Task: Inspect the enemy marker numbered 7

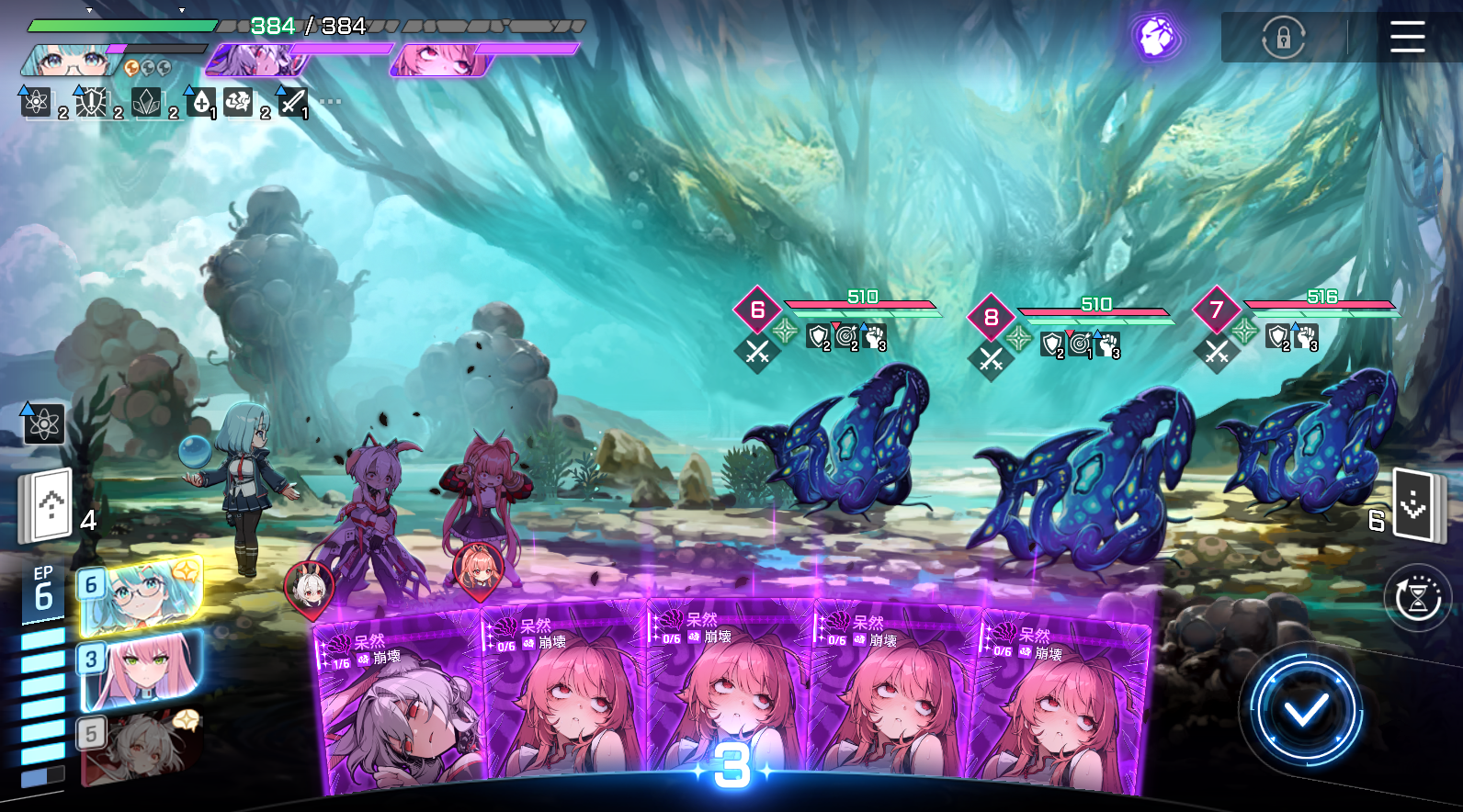Action: tap(1216, 310)
